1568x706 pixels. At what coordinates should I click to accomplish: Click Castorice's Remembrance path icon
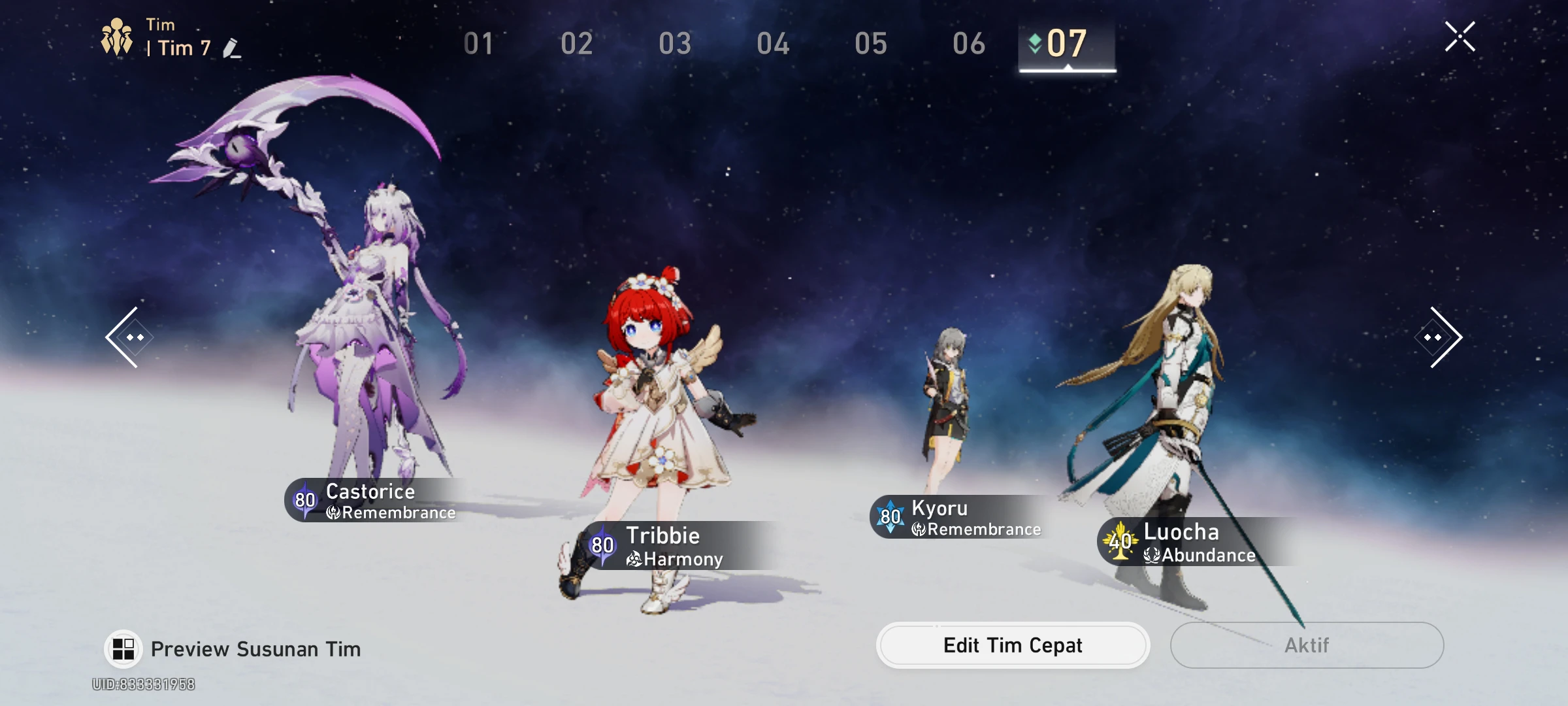335,513
